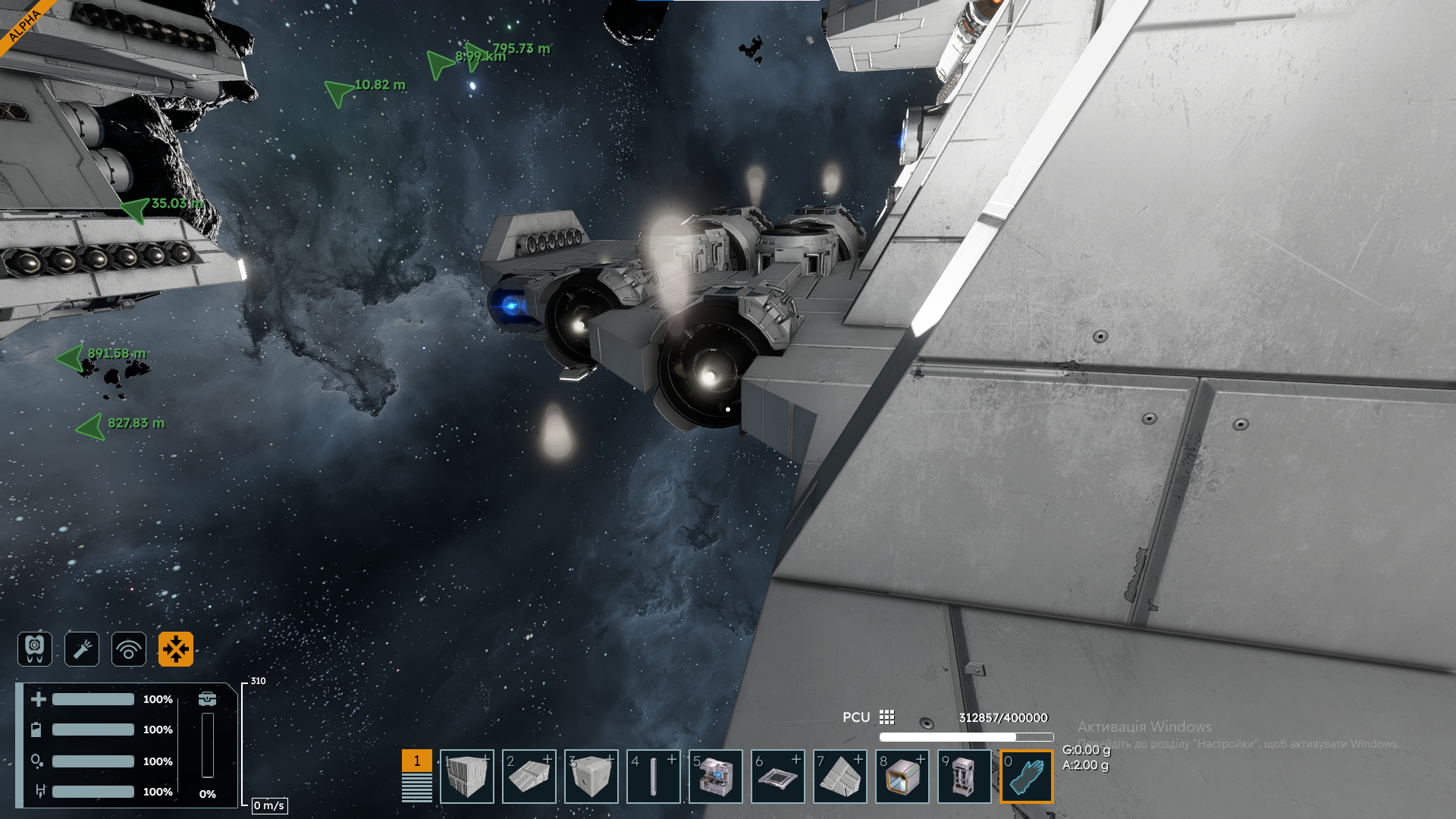Select the flat grated panel in slot 6
The width and height of the screenshot is (1456, 819).
778,777
